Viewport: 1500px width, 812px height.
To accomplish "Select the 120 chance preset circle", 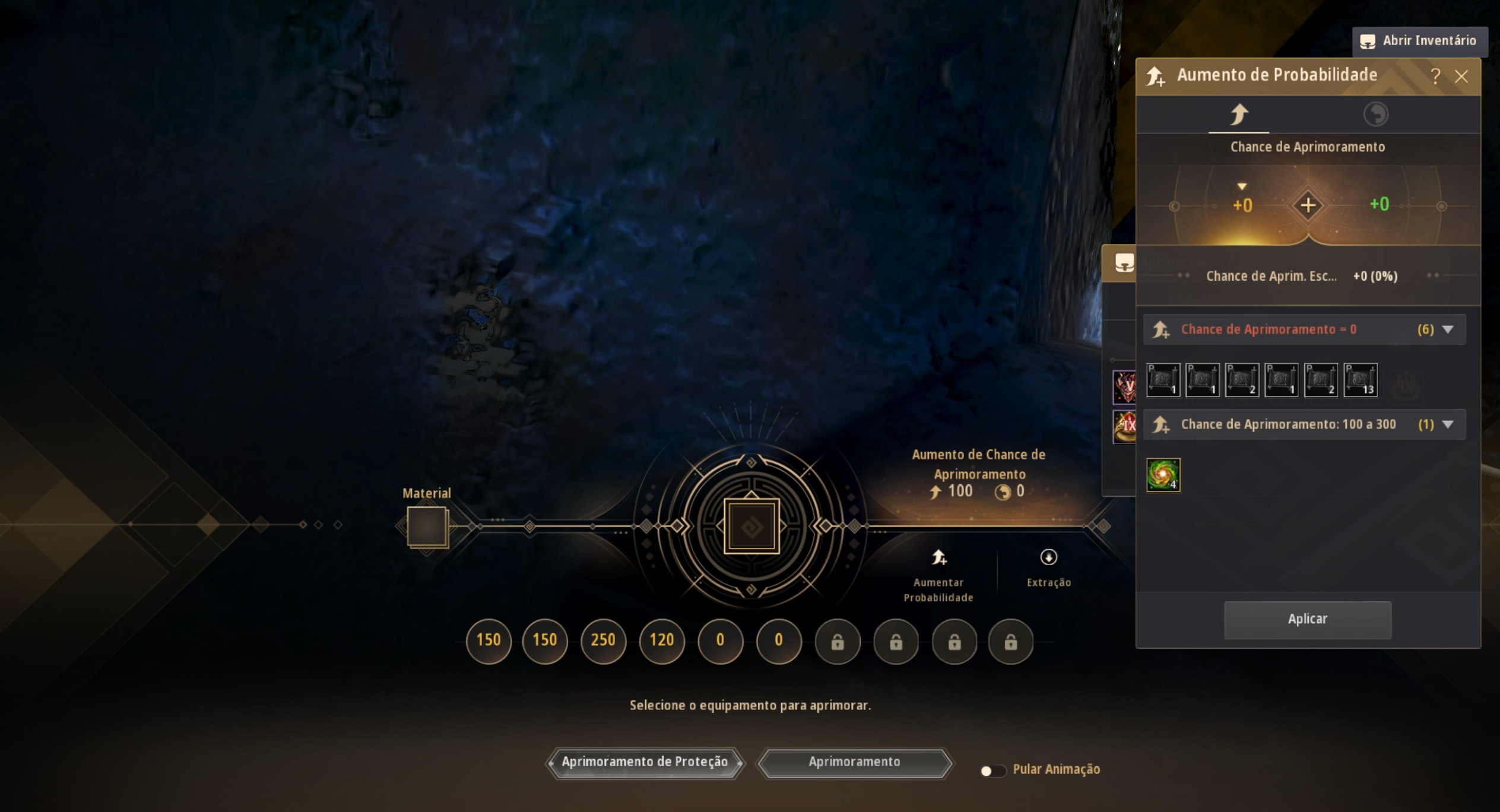I will (x=661, y=640).
